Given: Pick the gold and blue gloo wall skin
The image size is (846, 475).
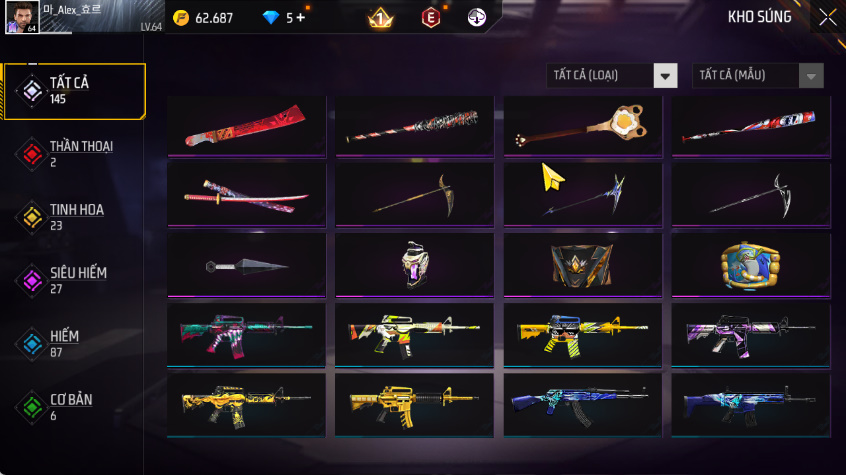Looking at the screenshot, I should 750,264.
